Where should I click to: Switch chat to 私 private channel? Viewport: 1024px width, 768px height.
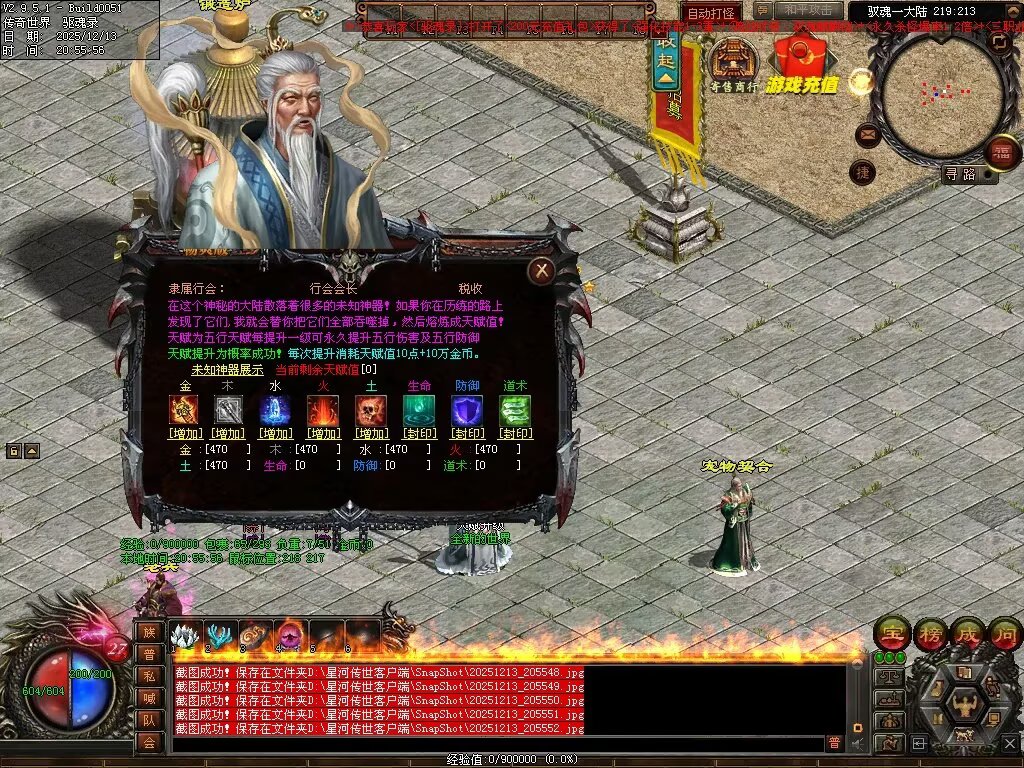[148, 675]
